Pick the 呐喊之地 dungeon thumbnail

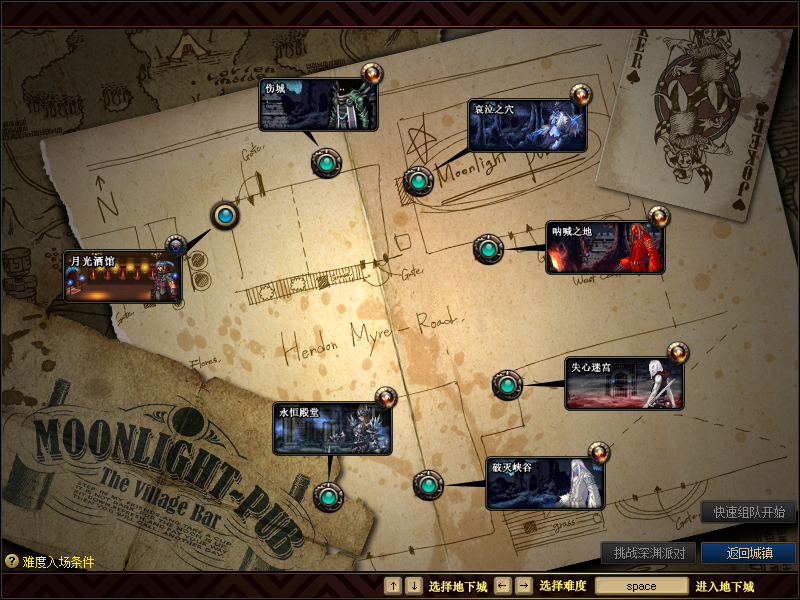click(605, 248)
